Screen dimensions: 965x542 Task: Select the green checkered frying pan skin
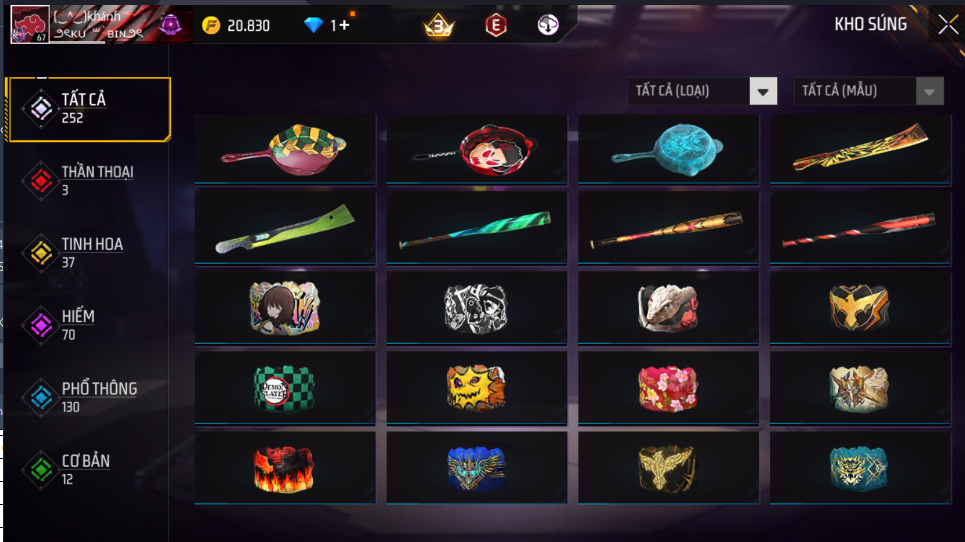[285, 148]
